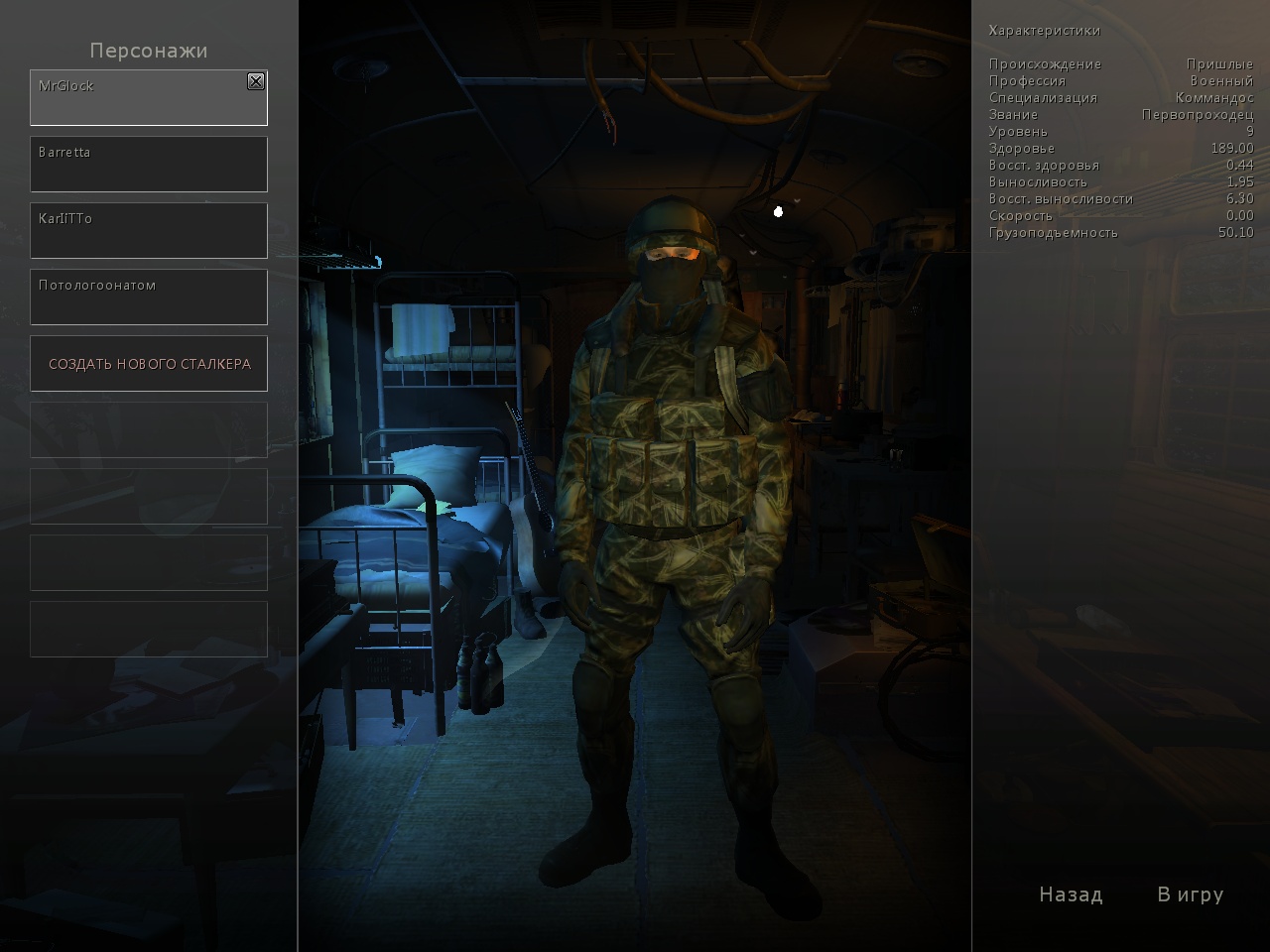
Task: Select the Потологоонатом character
Action: click(149, 297)
